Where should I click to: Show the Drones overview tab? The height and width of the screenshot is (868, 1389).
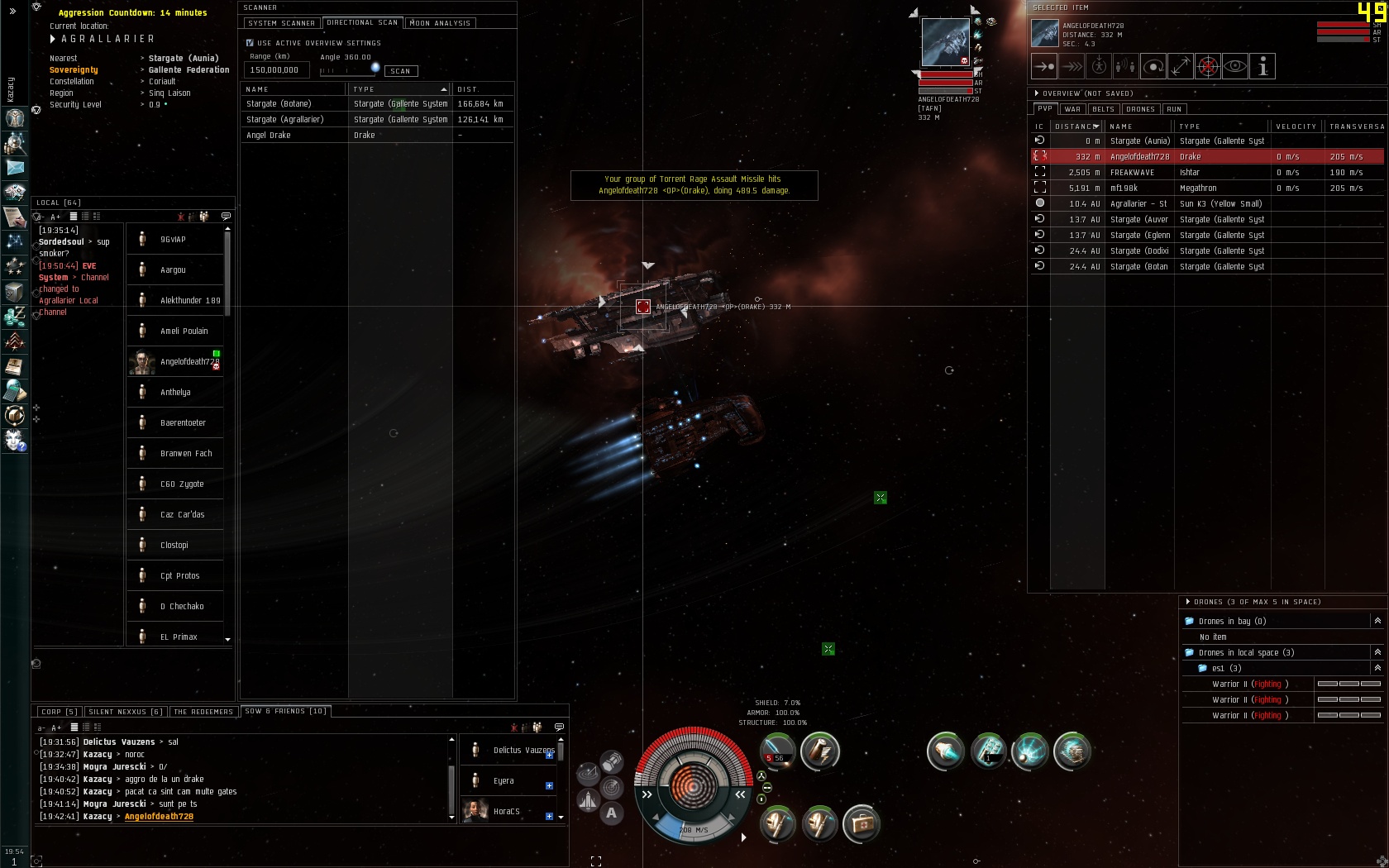click(x=1140, y=109)
